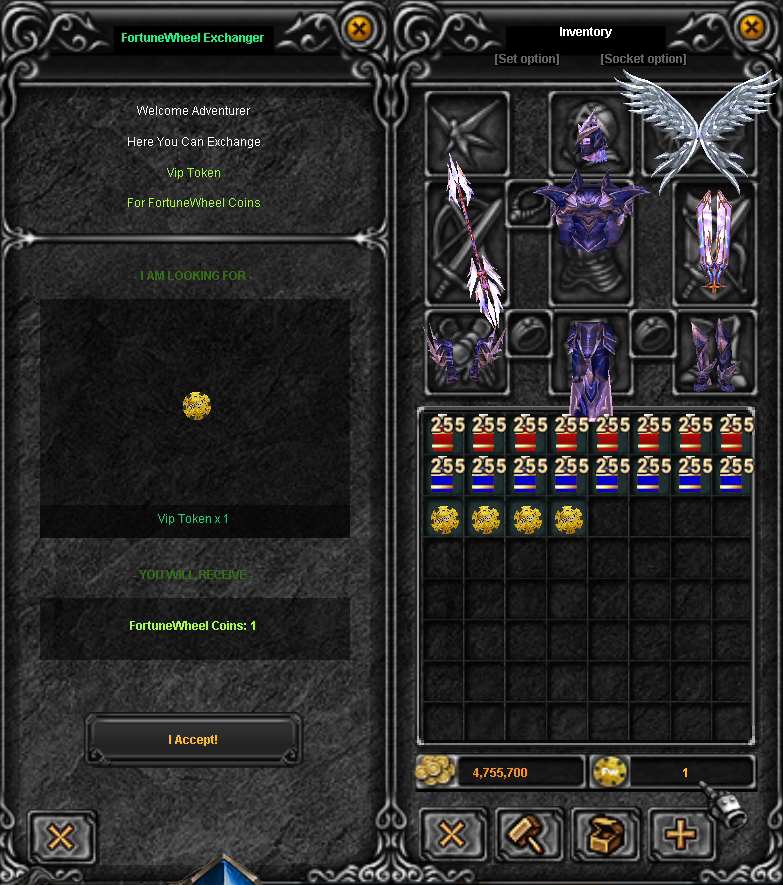Select the equipped boots slot
This screenshot has width=783, height=885.
click(714, 352)
